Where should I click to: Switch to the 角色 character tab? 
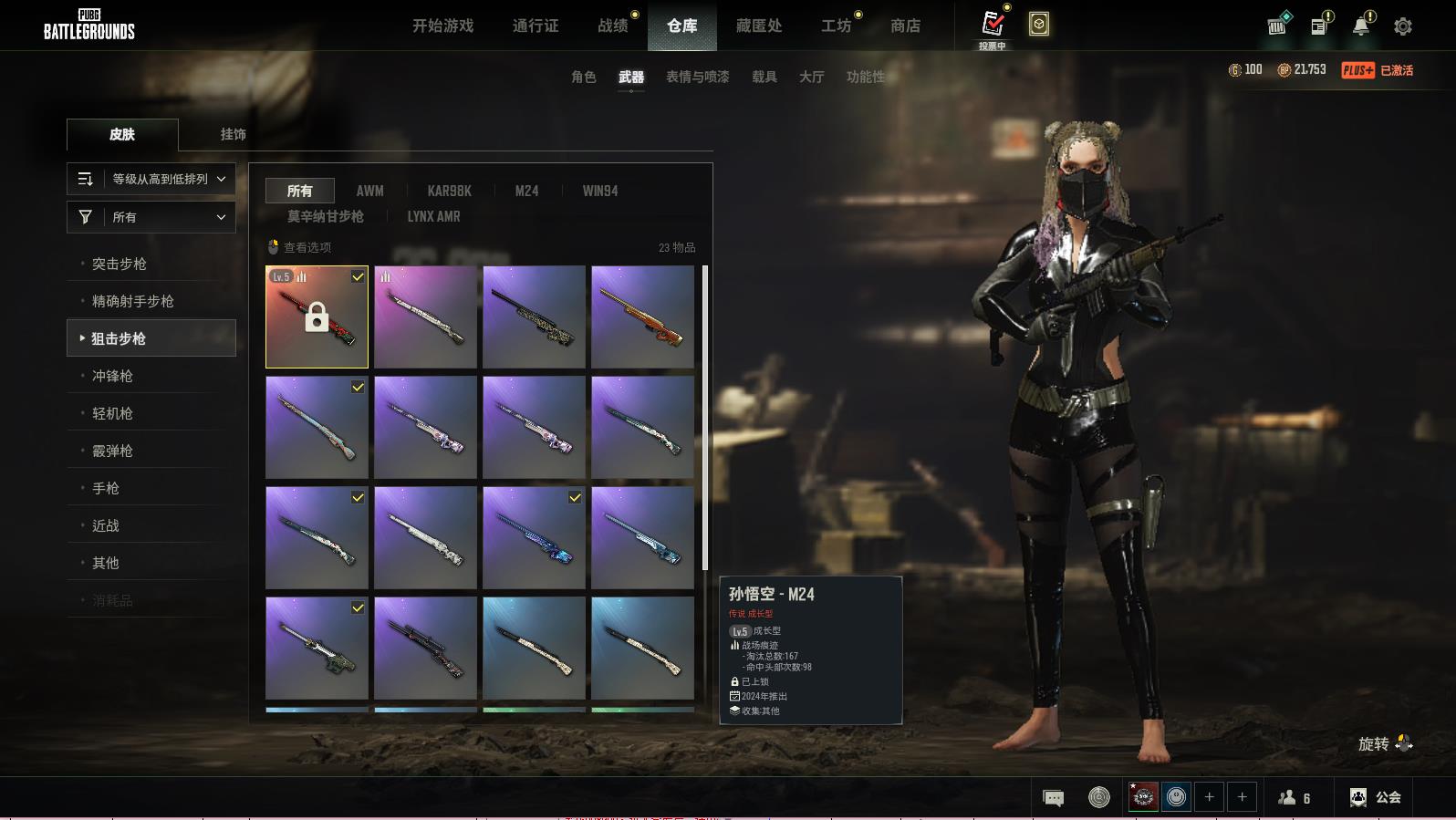[x=583, y=77]
